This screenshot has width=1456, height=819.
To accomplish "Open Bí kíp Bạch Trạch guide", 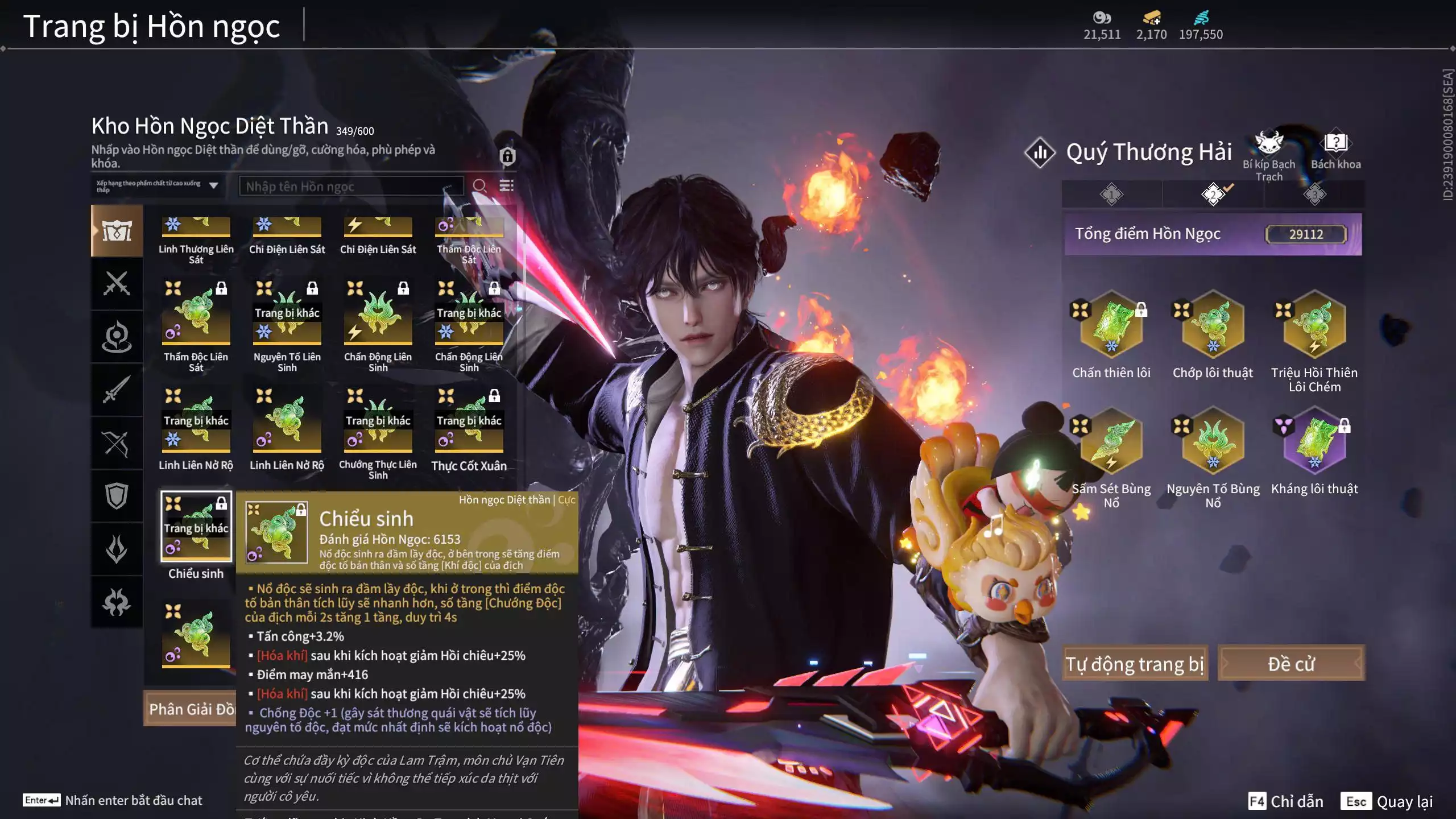I will [x=1269, y=146].
